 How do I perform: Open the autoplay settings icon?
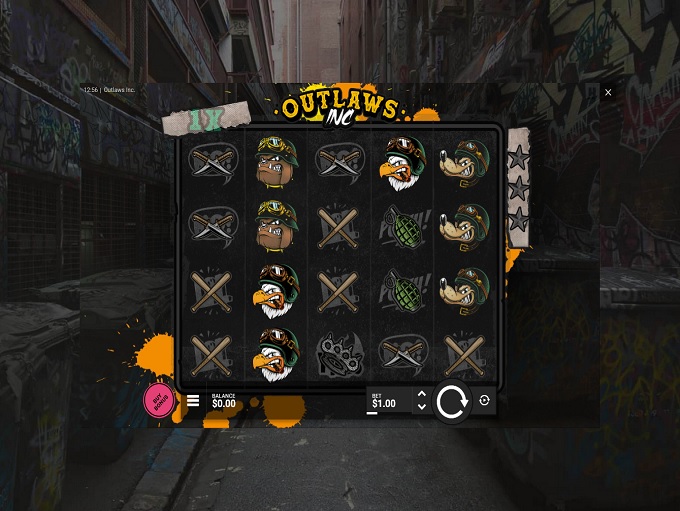(x=485, y=401)
